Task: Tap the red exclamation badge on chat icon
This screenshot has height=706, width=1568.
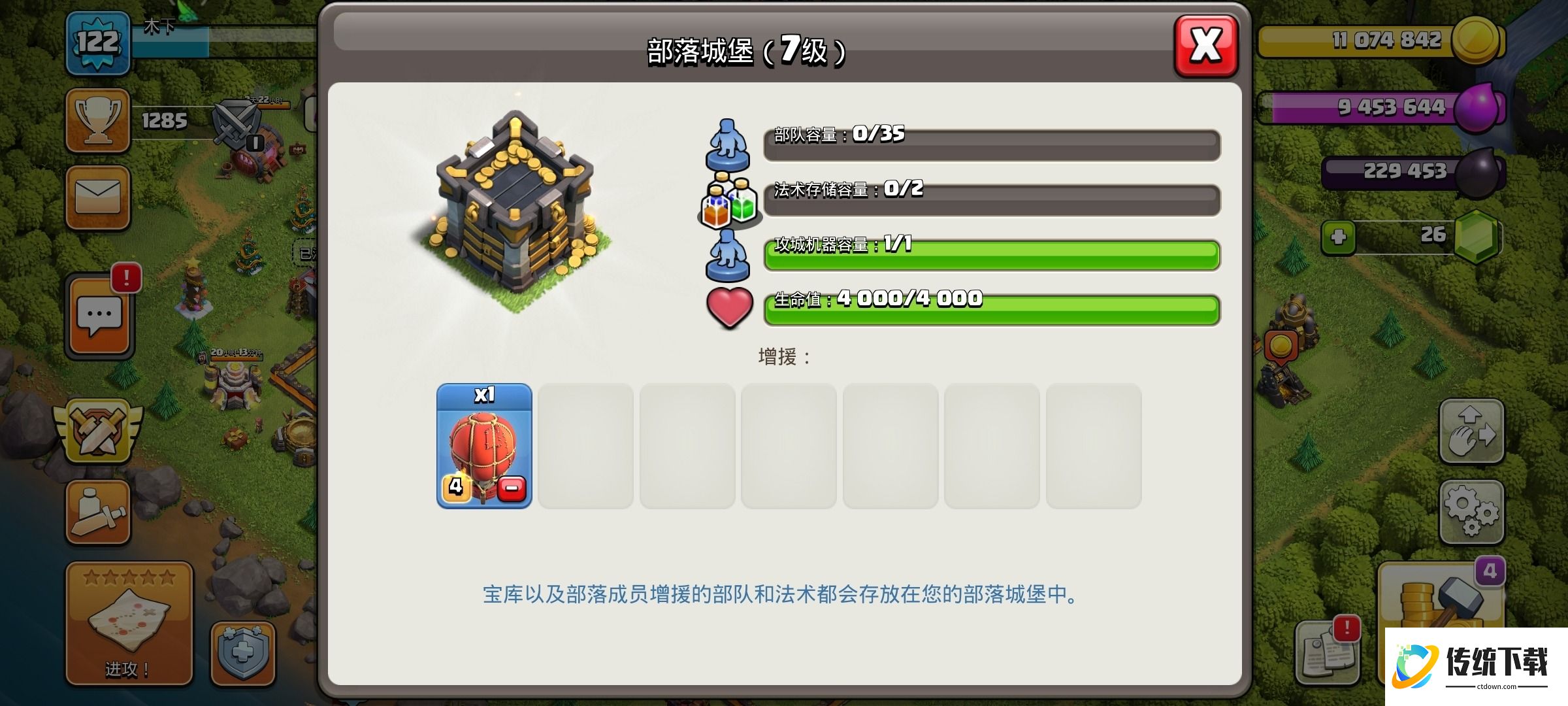Action: coord(126,278)
